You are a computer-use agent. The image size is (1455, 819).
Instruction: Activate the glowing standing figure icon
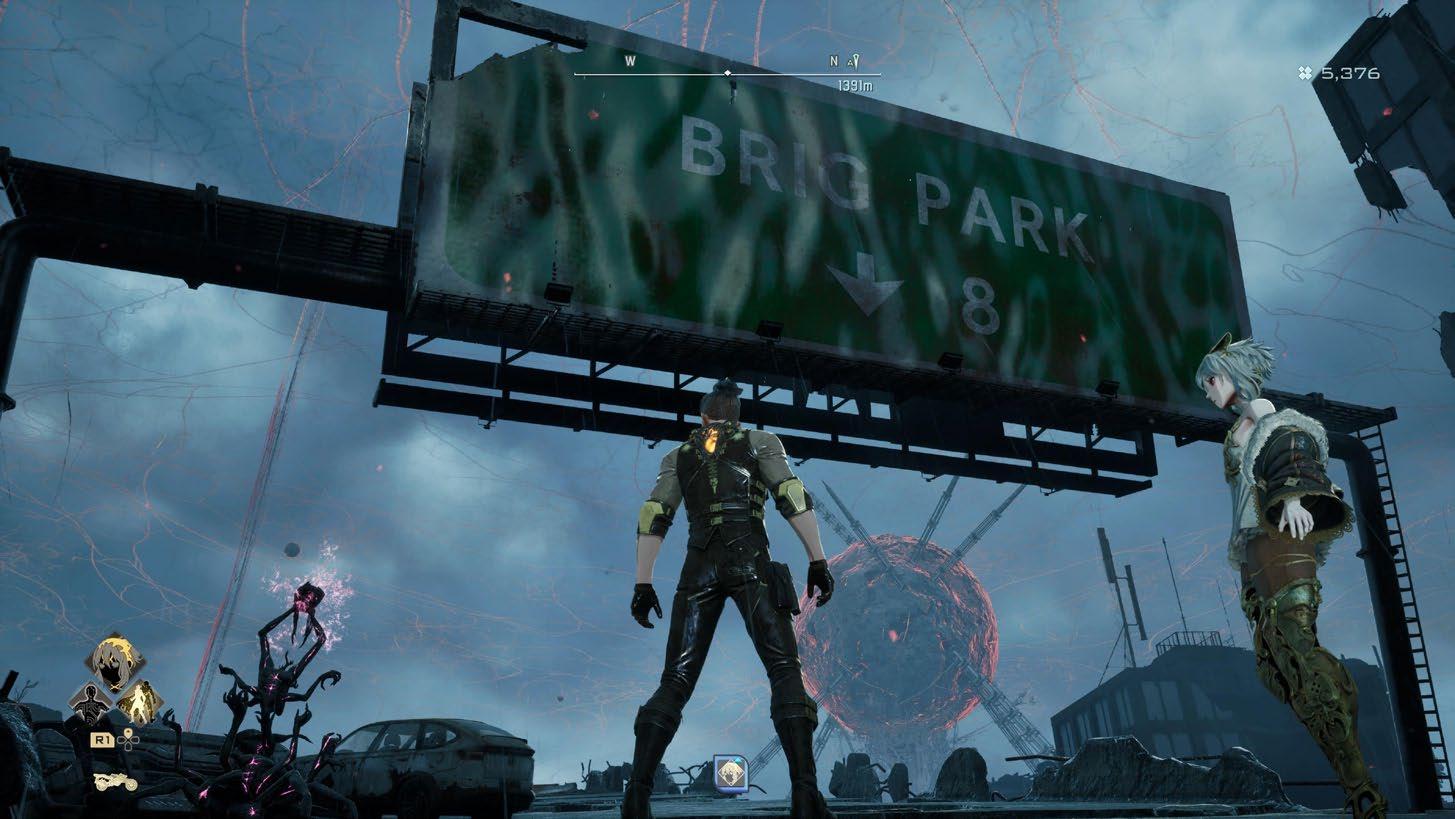pyautogui.click(x=139, y=702)
